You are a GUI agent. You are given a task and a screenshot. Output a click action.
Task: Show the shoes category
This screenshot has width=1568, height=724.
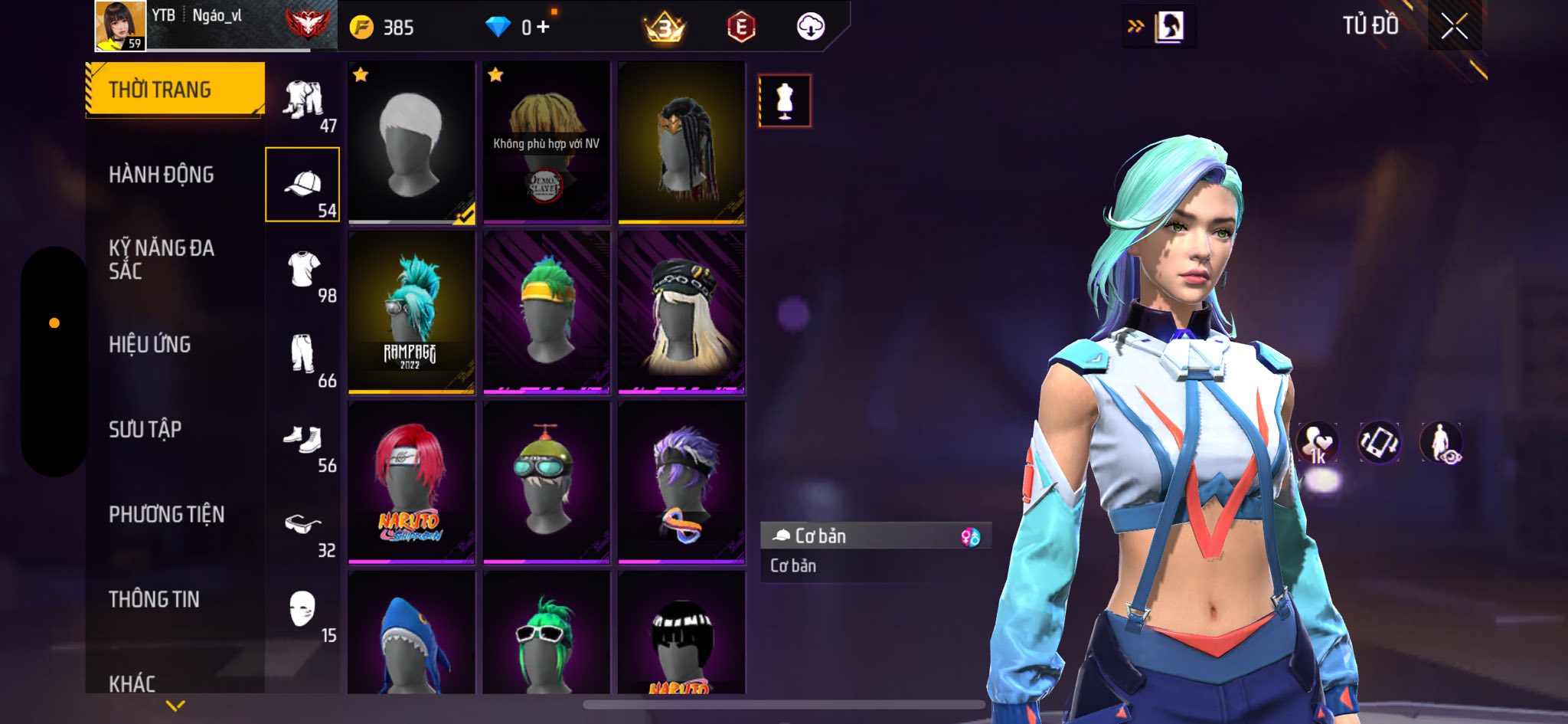(x=303, y=441)
